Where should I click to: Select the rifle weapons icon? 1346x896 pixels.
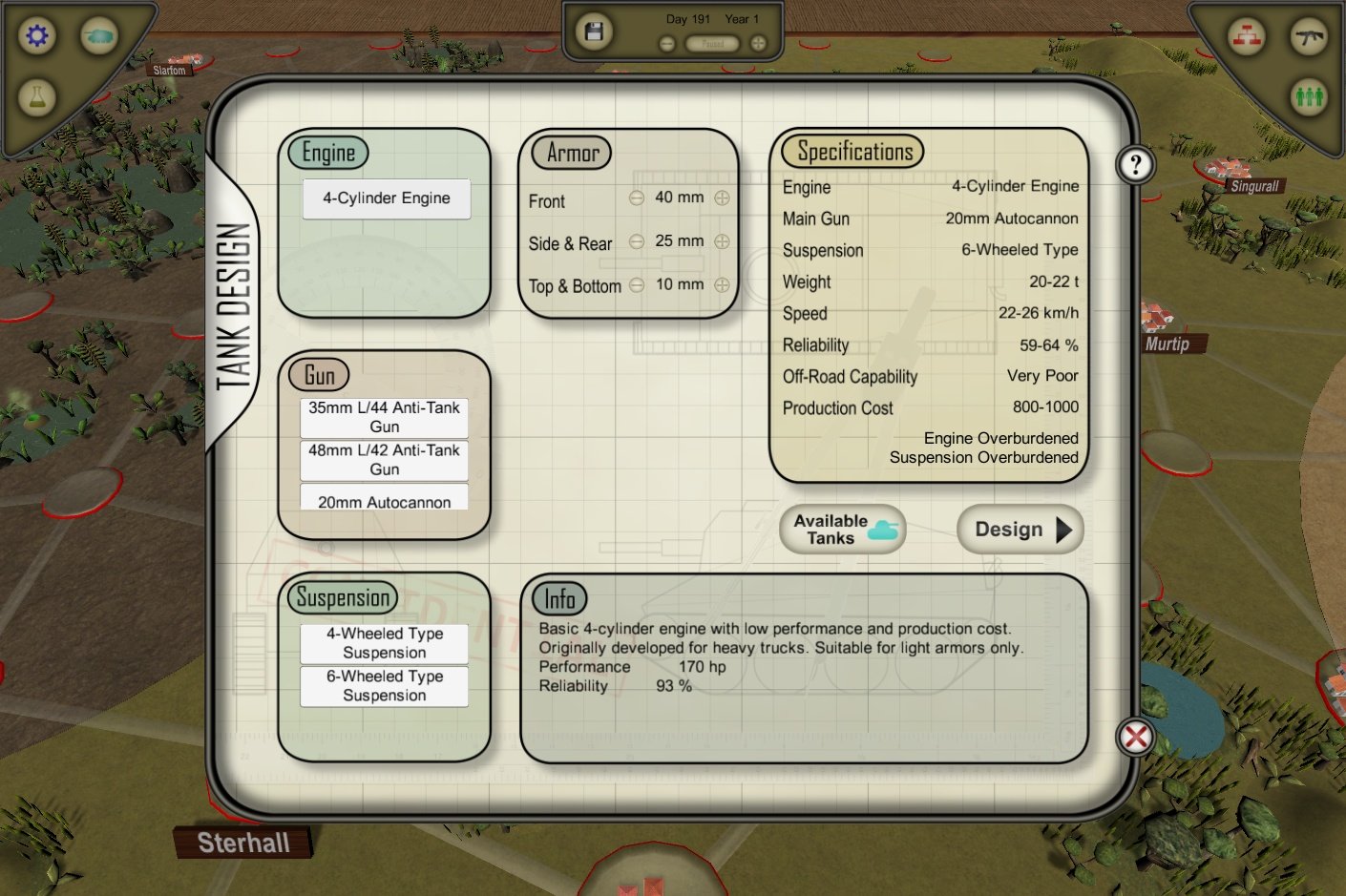coord(1309,36)
